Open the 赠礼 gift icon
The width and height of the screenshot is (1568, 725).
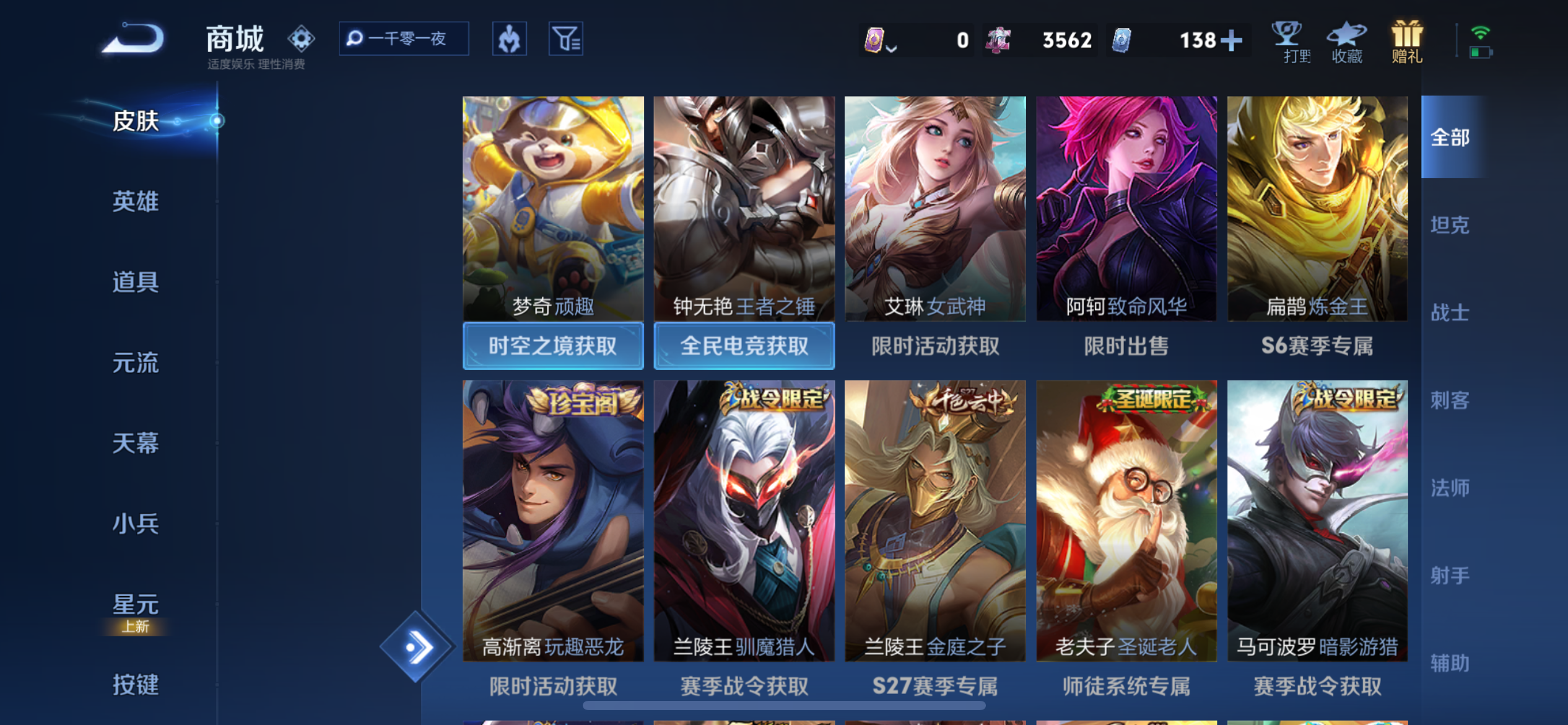[1406, 42]
